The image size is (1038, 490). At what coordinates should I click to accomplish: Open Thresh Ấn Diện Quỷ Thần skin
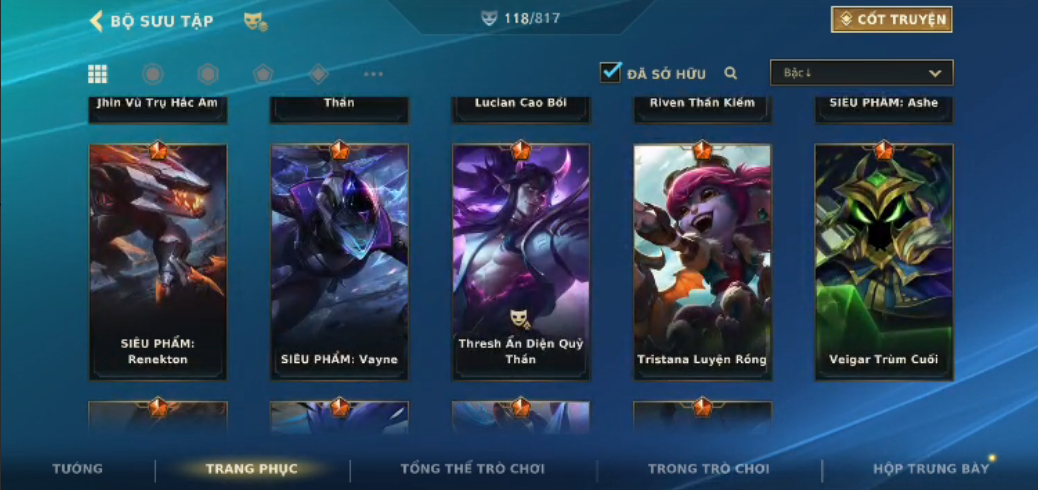[x=521, y=261]
